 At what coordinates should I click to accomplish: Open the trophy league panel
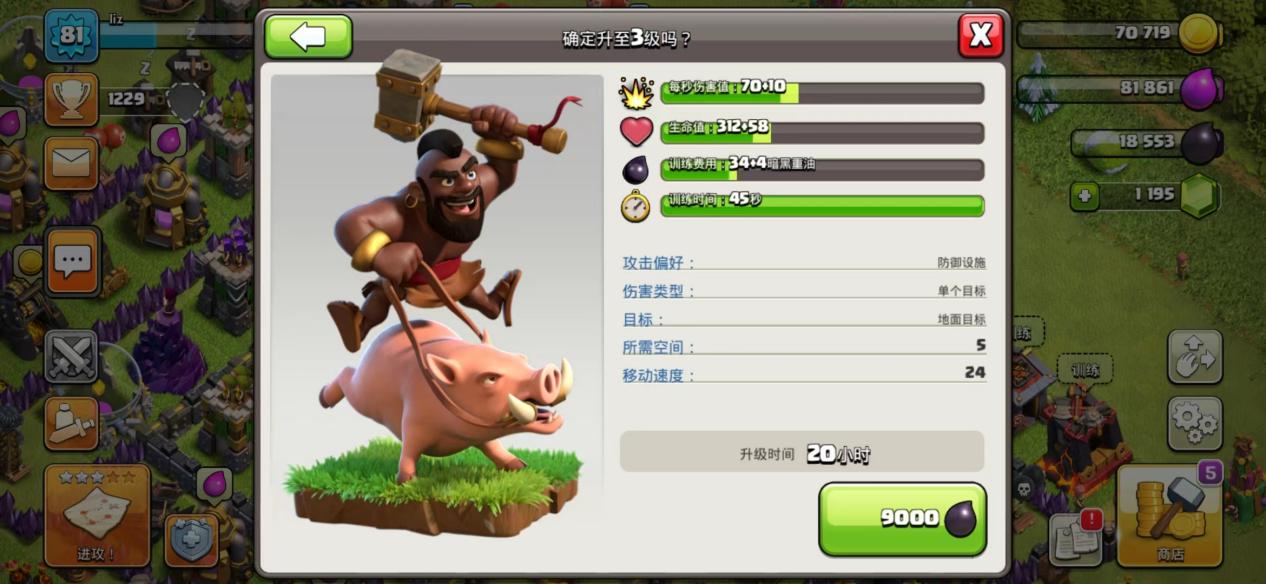pyautogui.click(x=71, y=99)
